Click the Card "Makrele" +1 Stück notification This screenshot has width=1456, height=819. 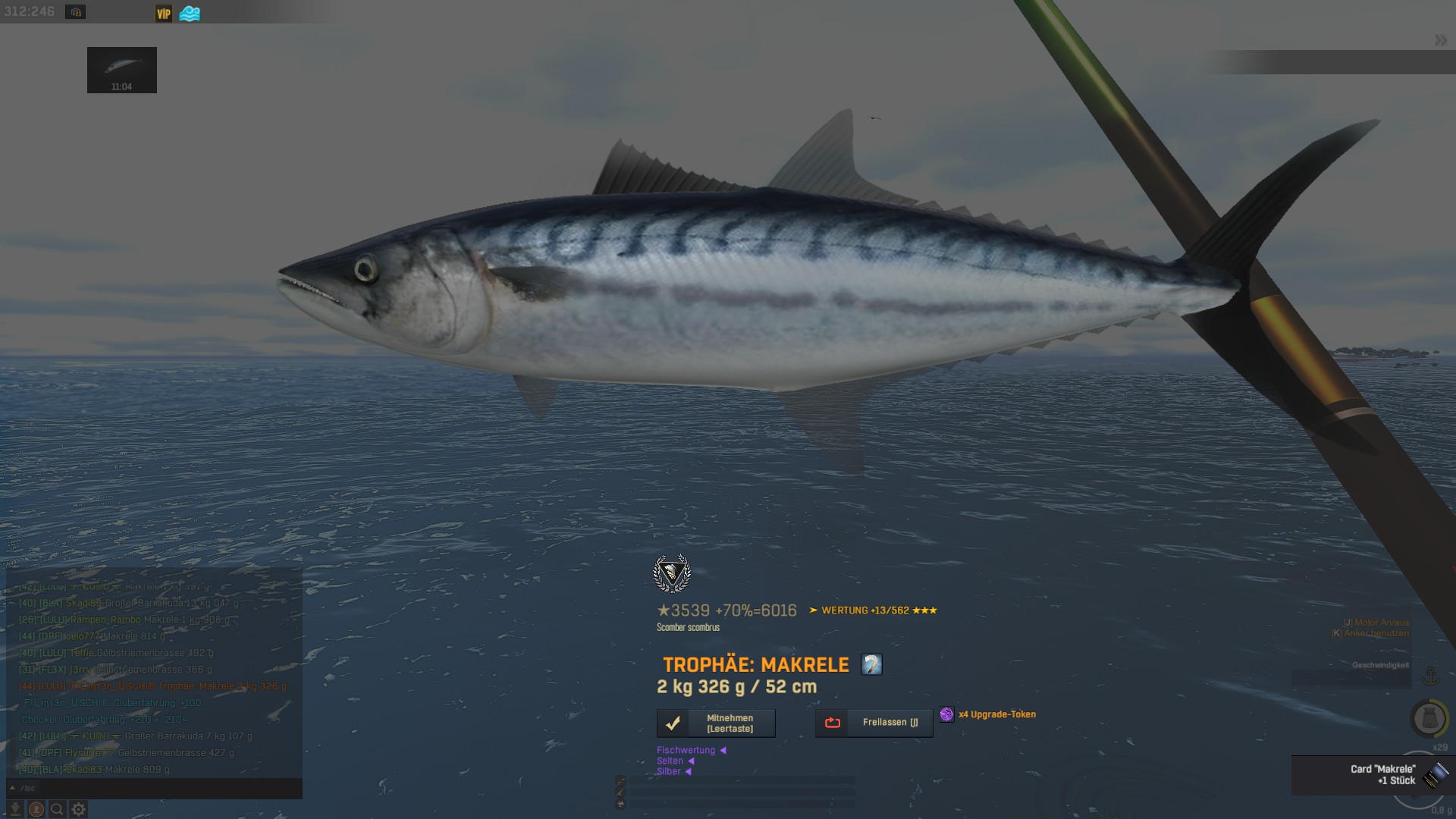coord(1373,775)
